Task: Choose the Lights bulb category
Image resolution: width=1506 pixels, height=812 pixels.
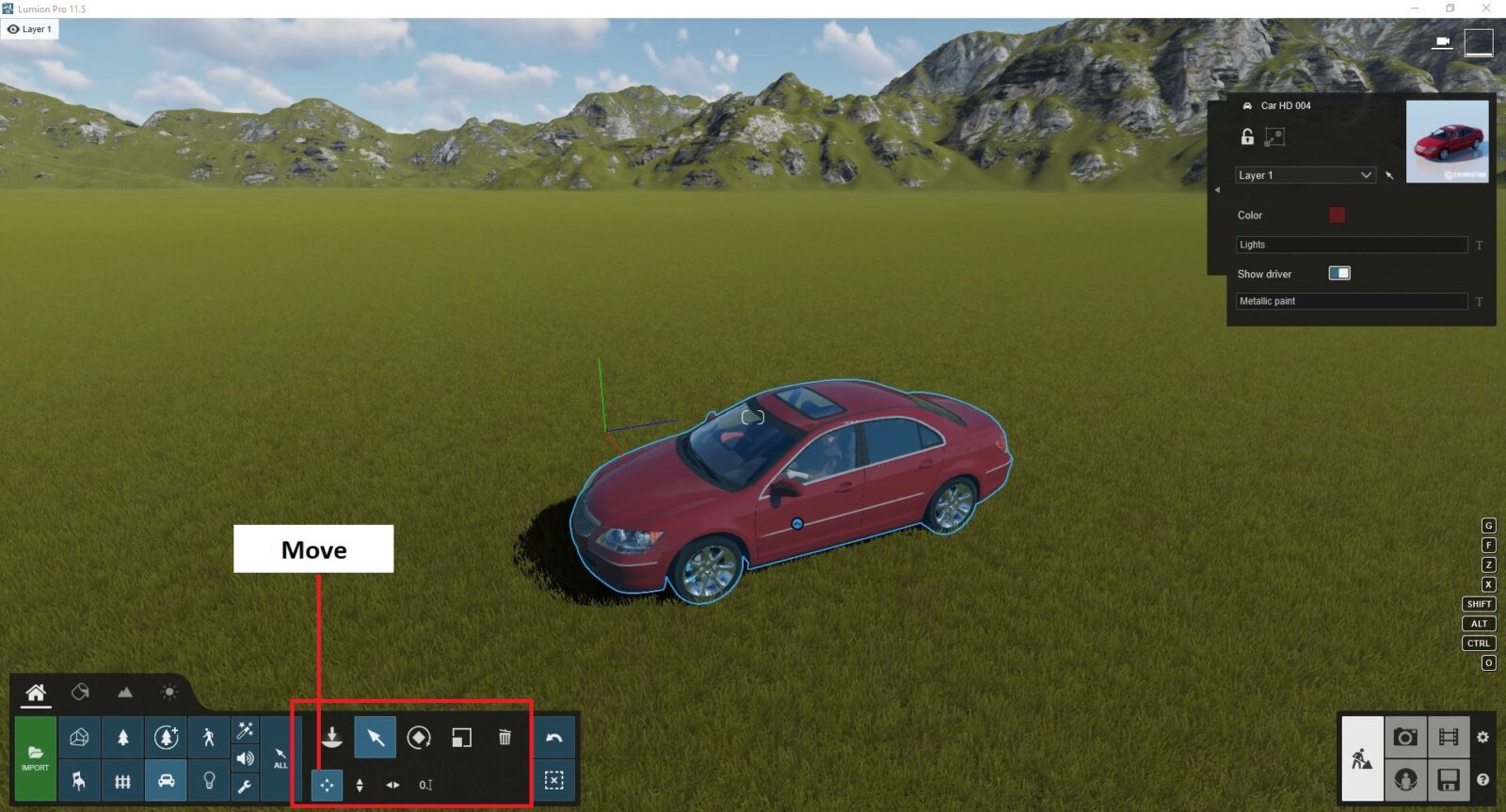Action: tap(209, 781)
